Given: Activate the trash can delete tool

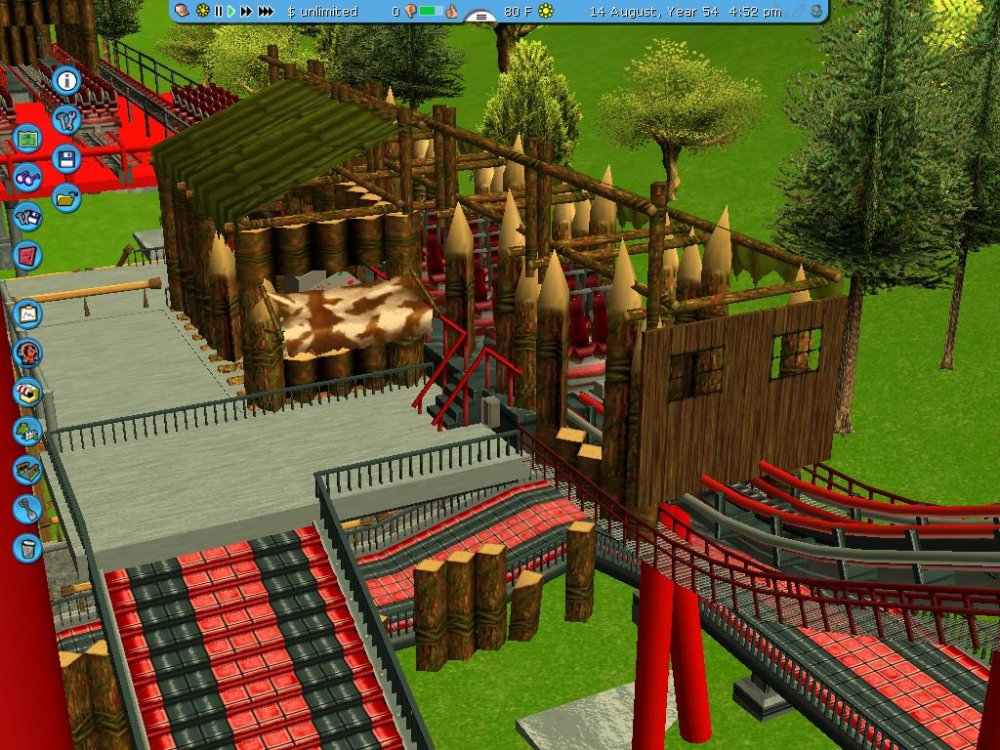Looking at the screenshot, I should point(27,548).
